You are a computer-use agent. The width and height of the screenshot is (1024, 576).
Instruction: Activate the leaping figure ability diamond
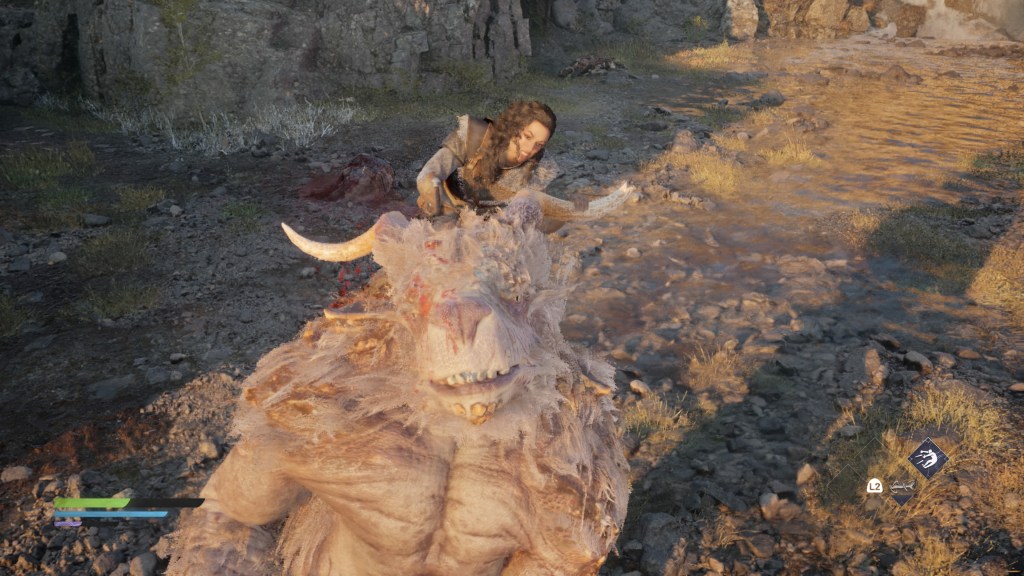[x=927, y=458]
